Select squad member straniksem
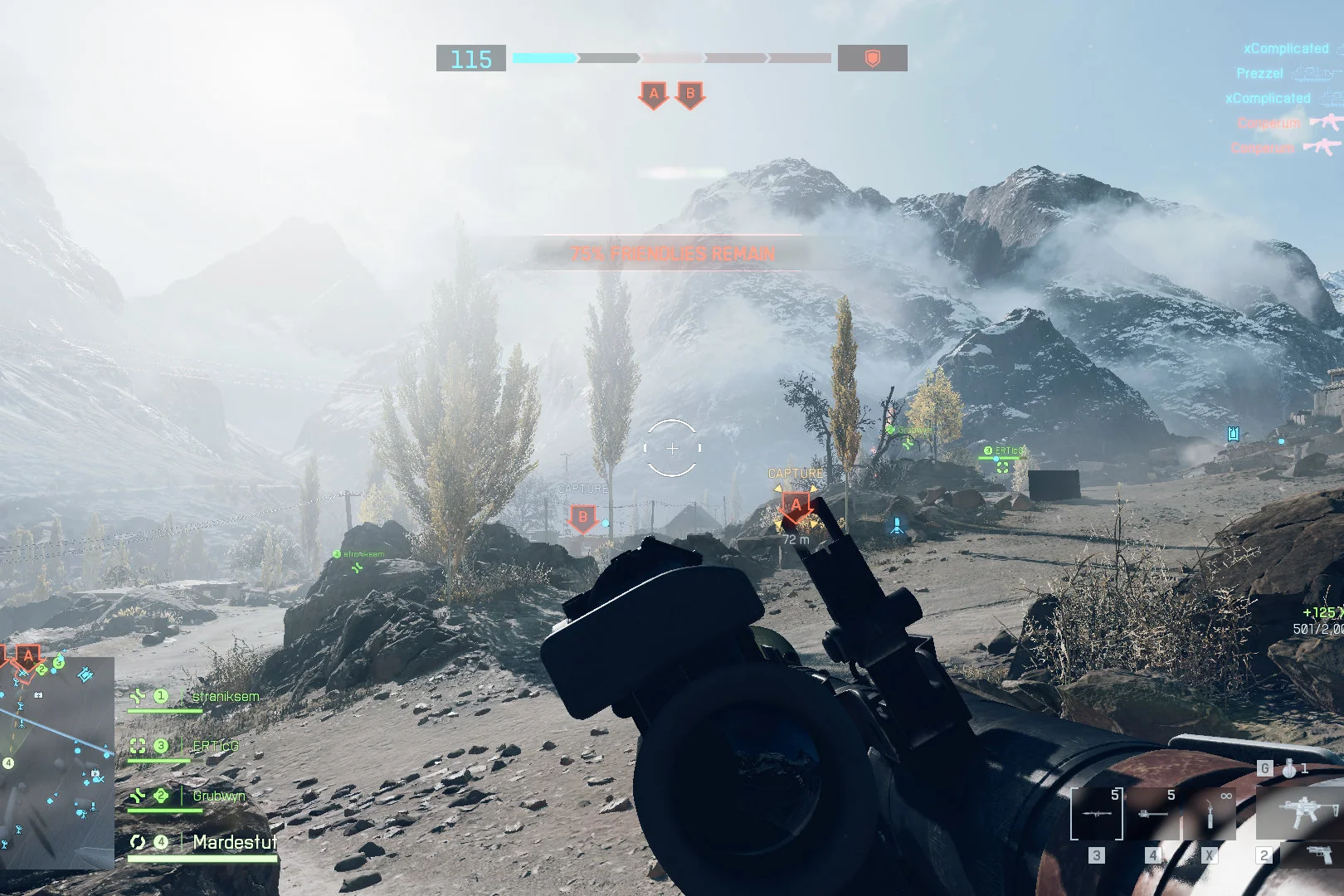 pyautogui.click(x=226, y=697)
